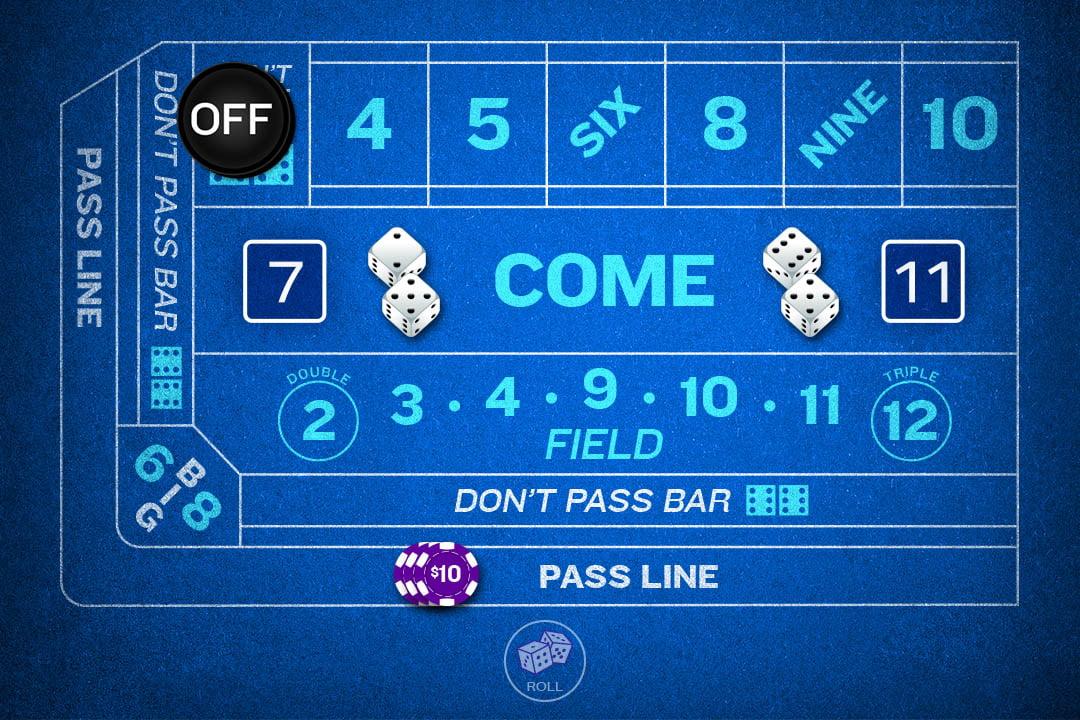Click the FIELD bet label
This screenshot has width=1080, height=720.
coord(603,443)
